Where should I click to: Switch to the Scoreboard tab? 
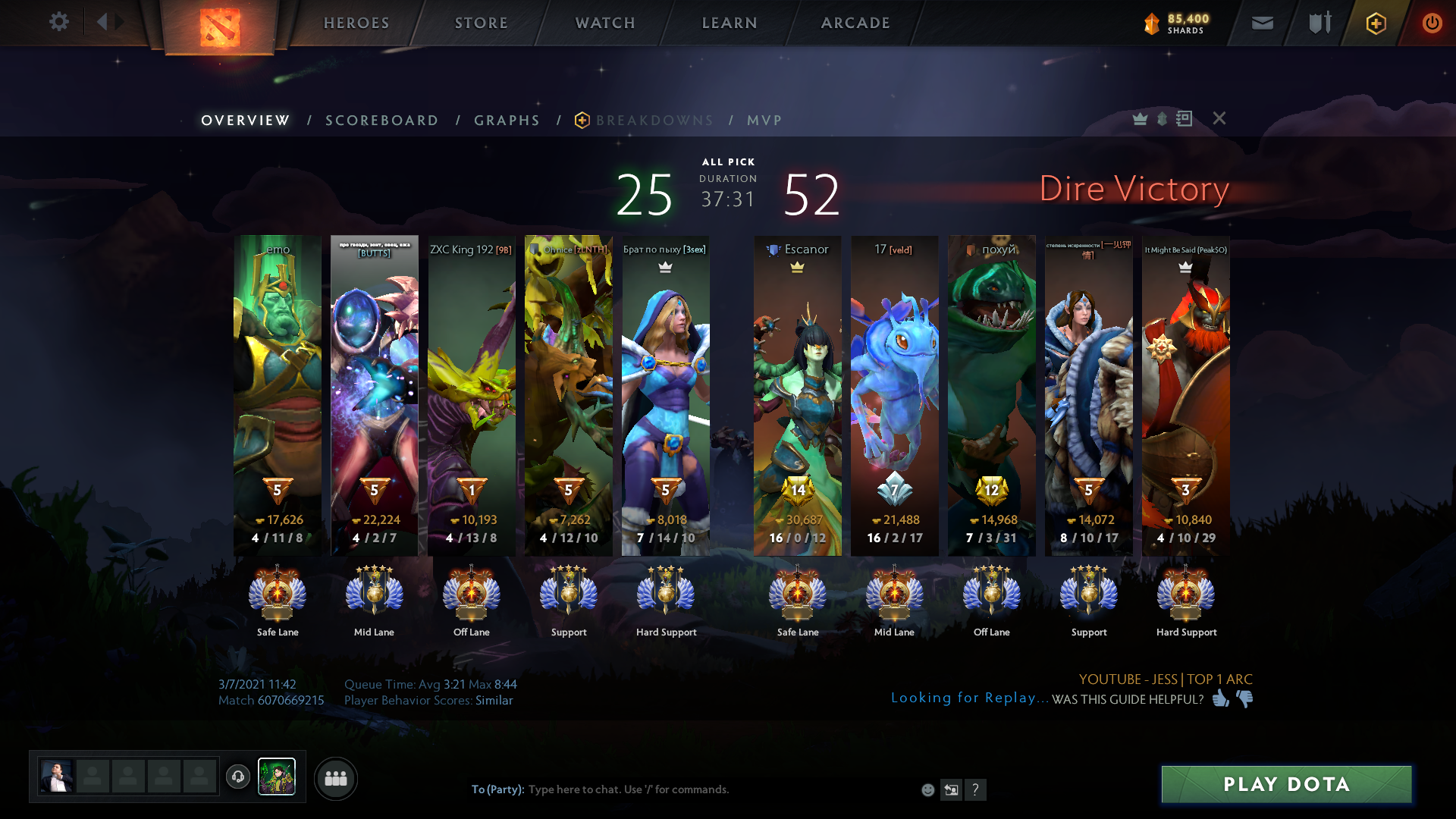[381, 121]
